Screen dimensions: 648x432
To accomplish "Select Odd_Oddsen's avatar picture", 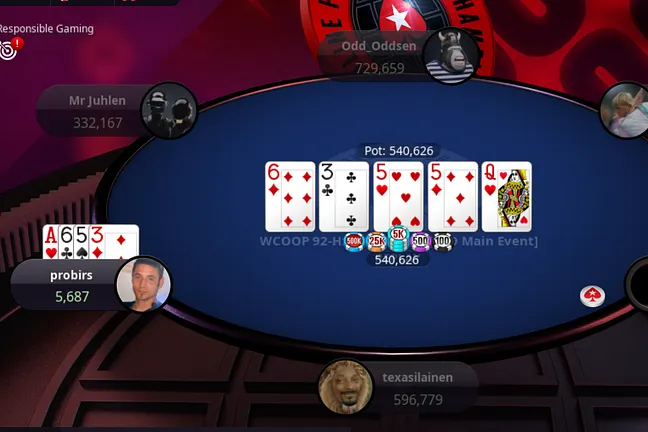I will pos(447,56).
